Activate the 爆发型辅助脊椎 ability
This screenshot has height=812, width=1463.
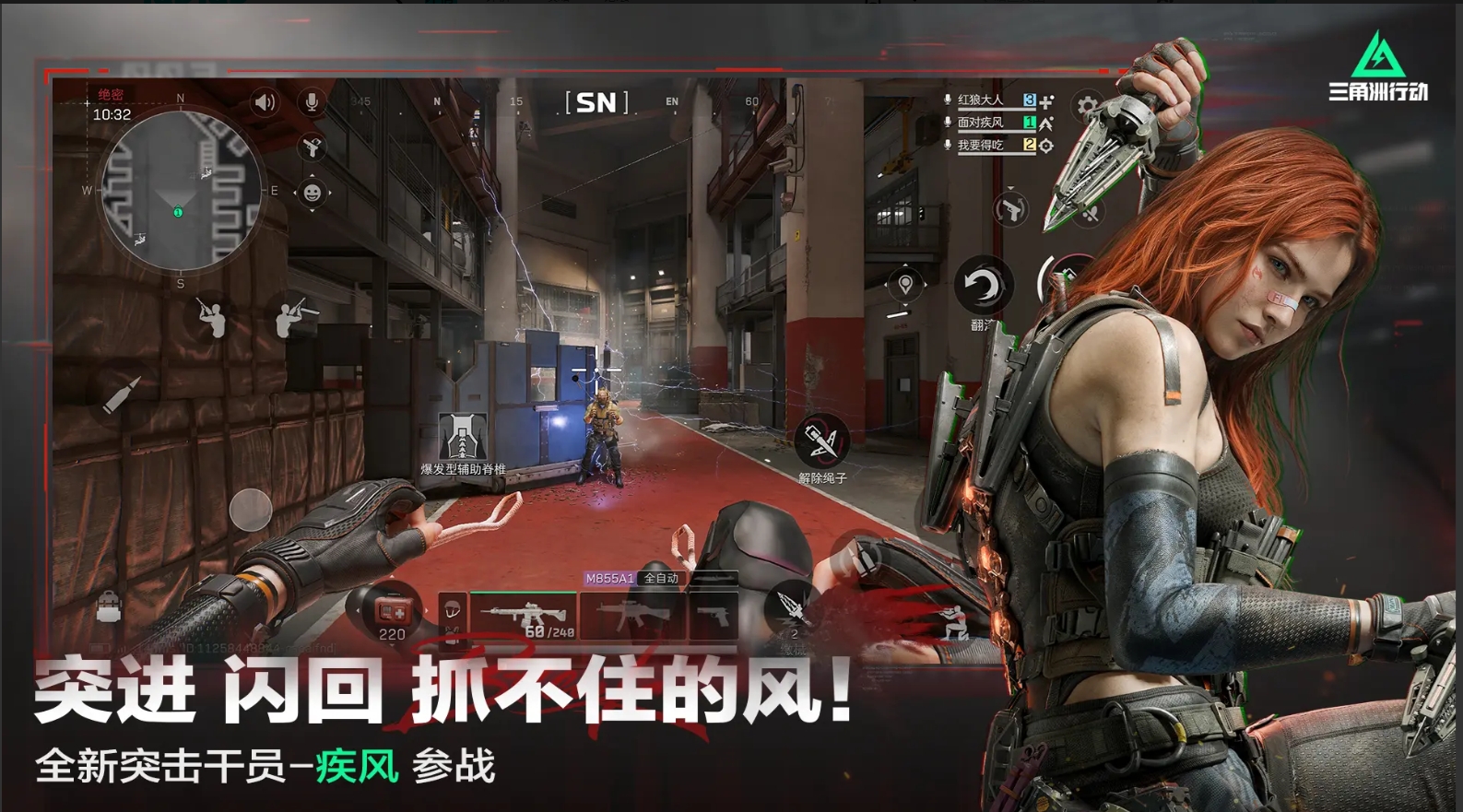pos(463,438)
